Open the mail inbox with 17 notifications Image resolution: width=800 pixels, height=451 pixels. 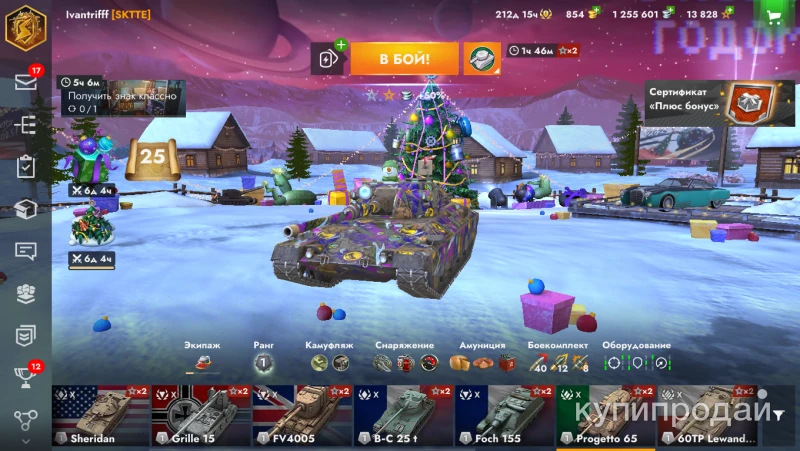26,82
